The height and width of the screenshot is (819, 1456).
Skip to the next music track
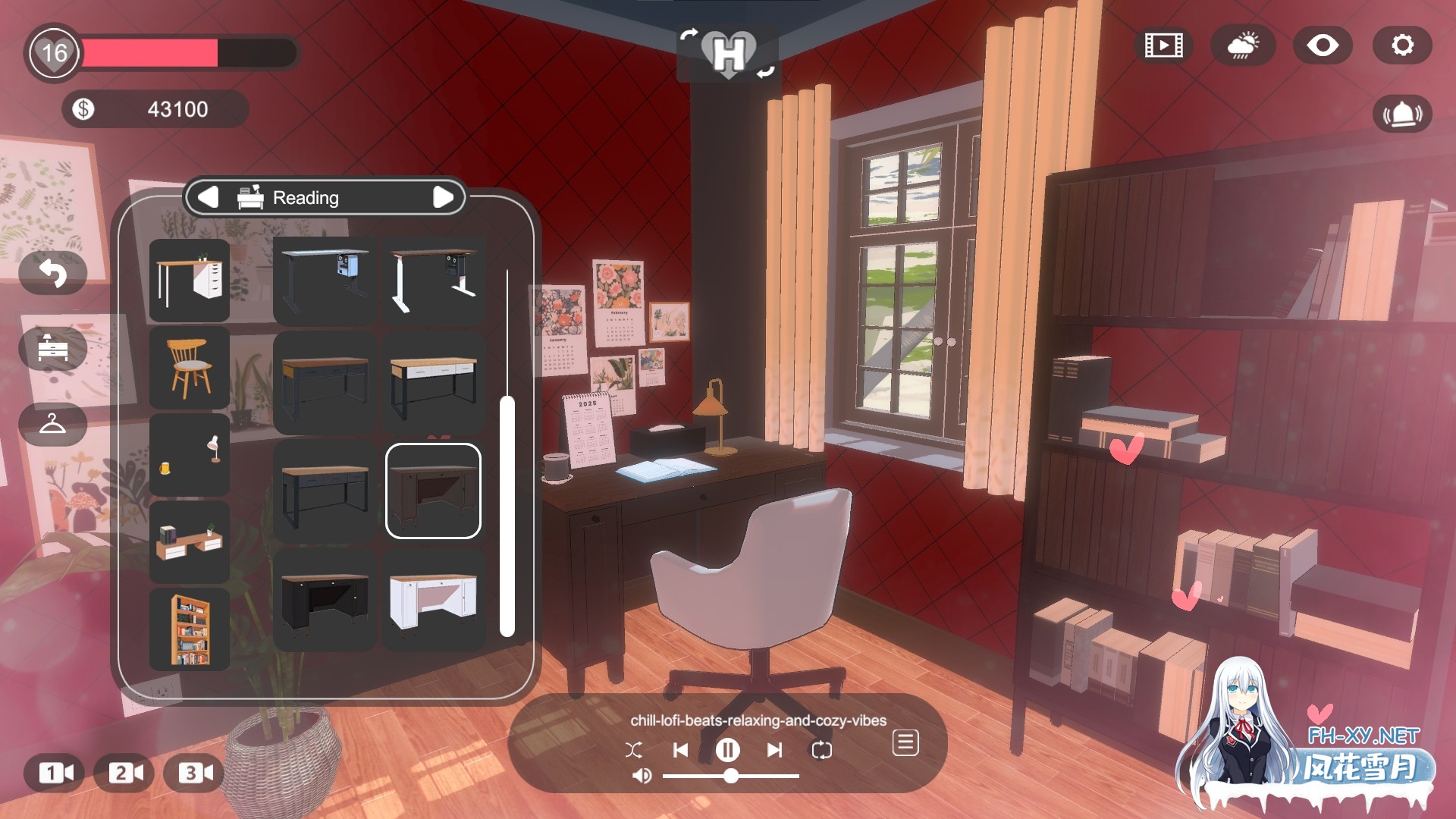click(x=774, y=750)
